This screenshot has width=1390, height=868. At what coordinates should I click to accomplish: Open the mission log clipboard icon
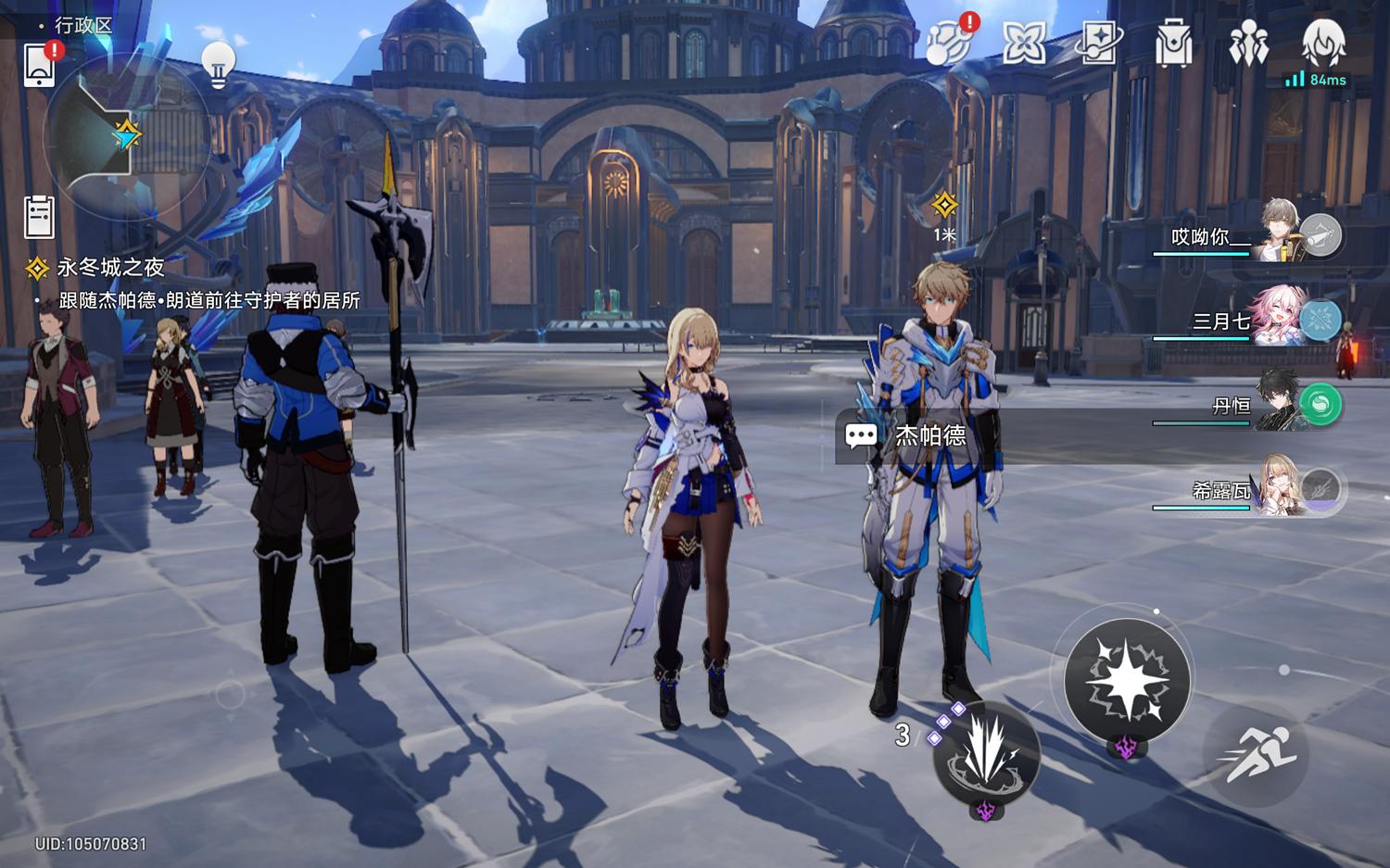pyautogui.click(x=39, y=218)
